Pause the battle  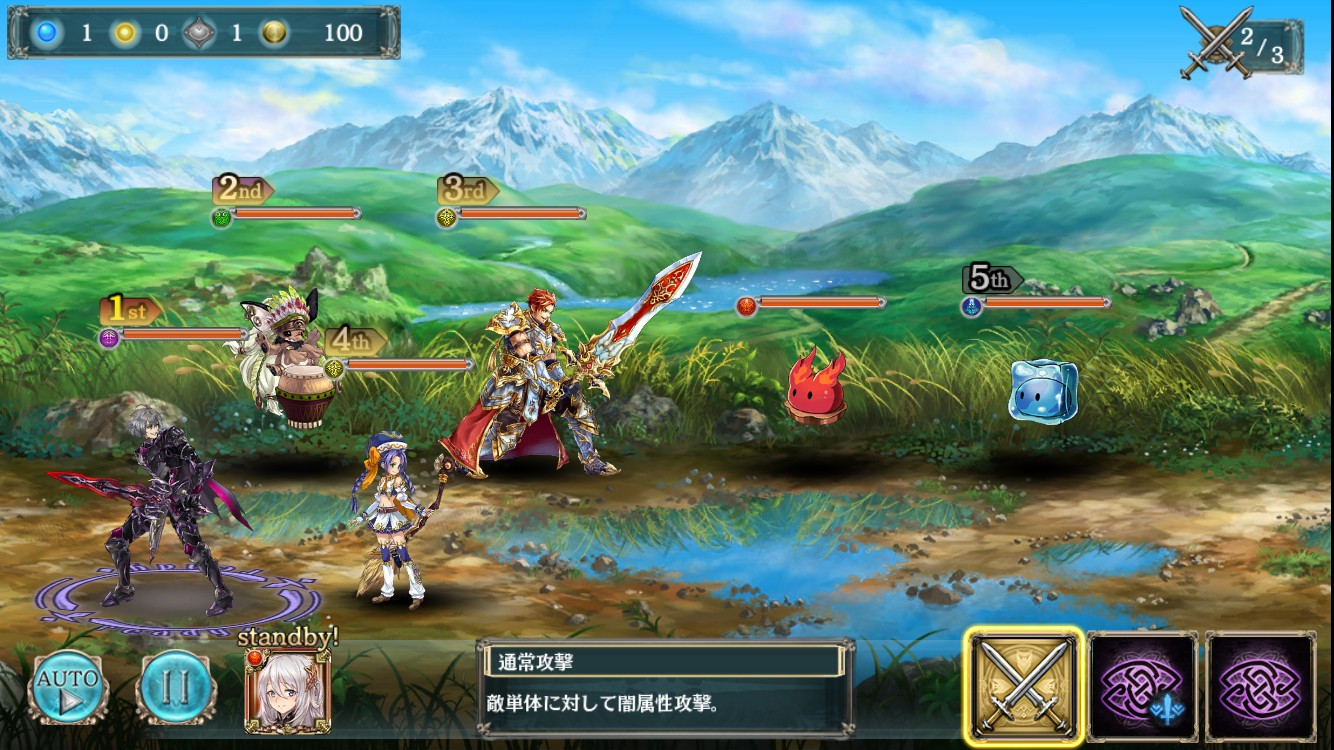click(175, 688)
